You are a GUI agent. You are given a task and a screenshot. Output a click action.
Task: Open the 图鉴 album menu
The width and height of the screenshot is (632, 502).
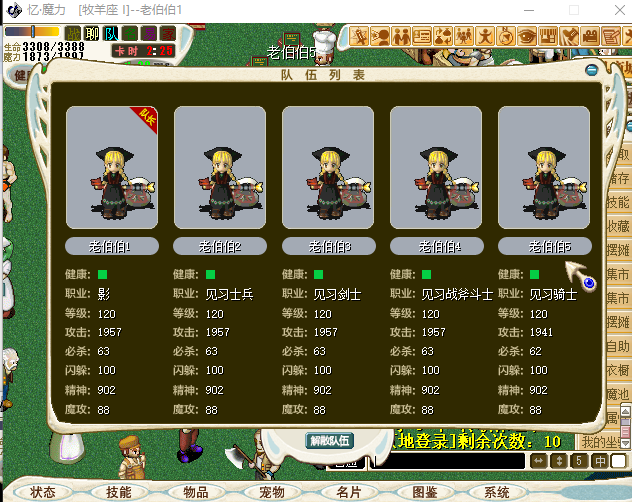coord(424,492)
